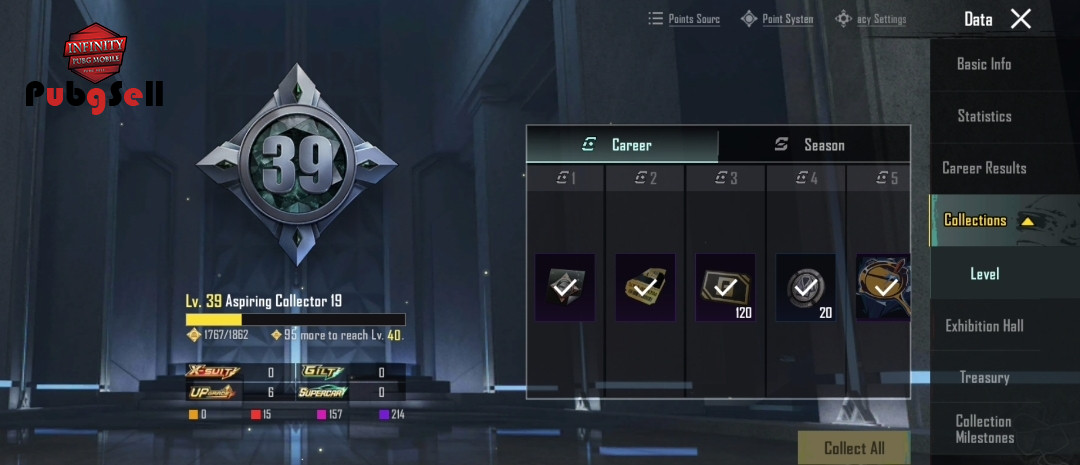The width and height of the screenshot is (1080, 465).
Task: Switch to the Season tab
Action: [814, 145]
